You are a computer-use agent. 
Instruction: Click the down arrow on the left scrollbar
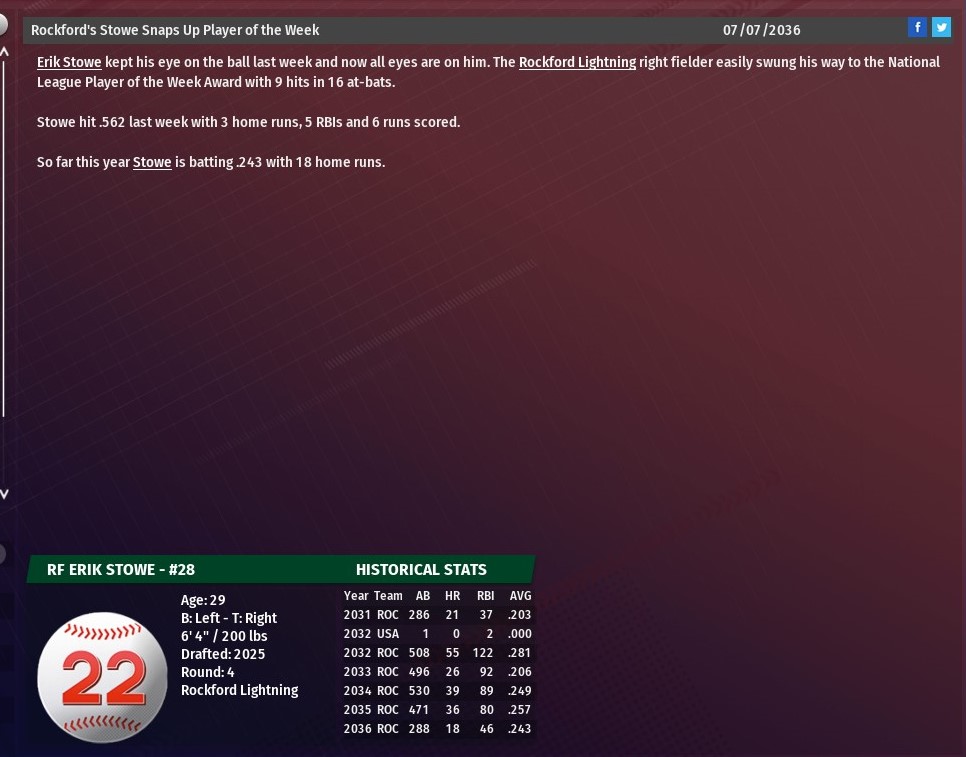click(4, 493)
